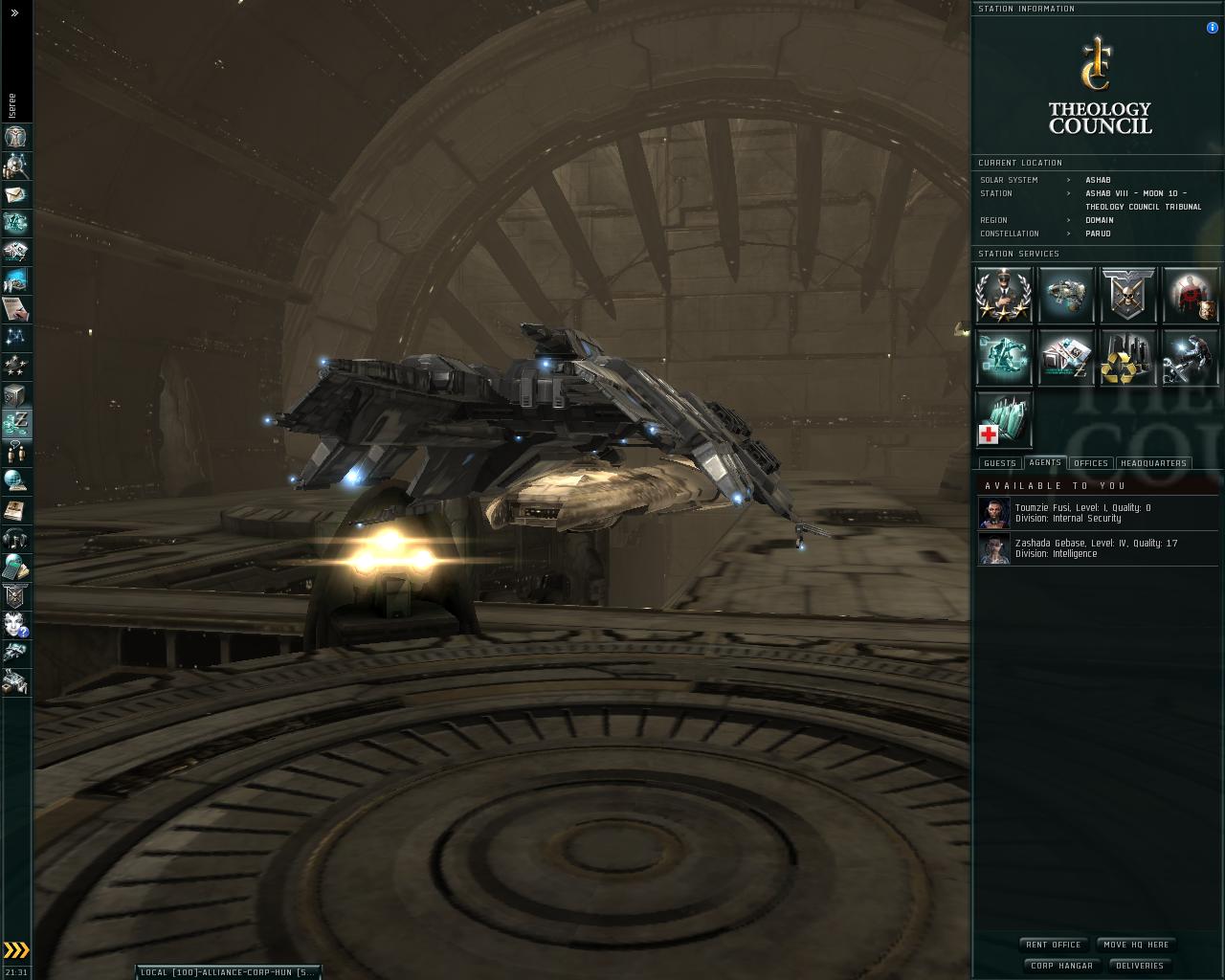This screenshot has width=1225, height=980.
Task: Open the Guests tab
Action: coord(999,463)
